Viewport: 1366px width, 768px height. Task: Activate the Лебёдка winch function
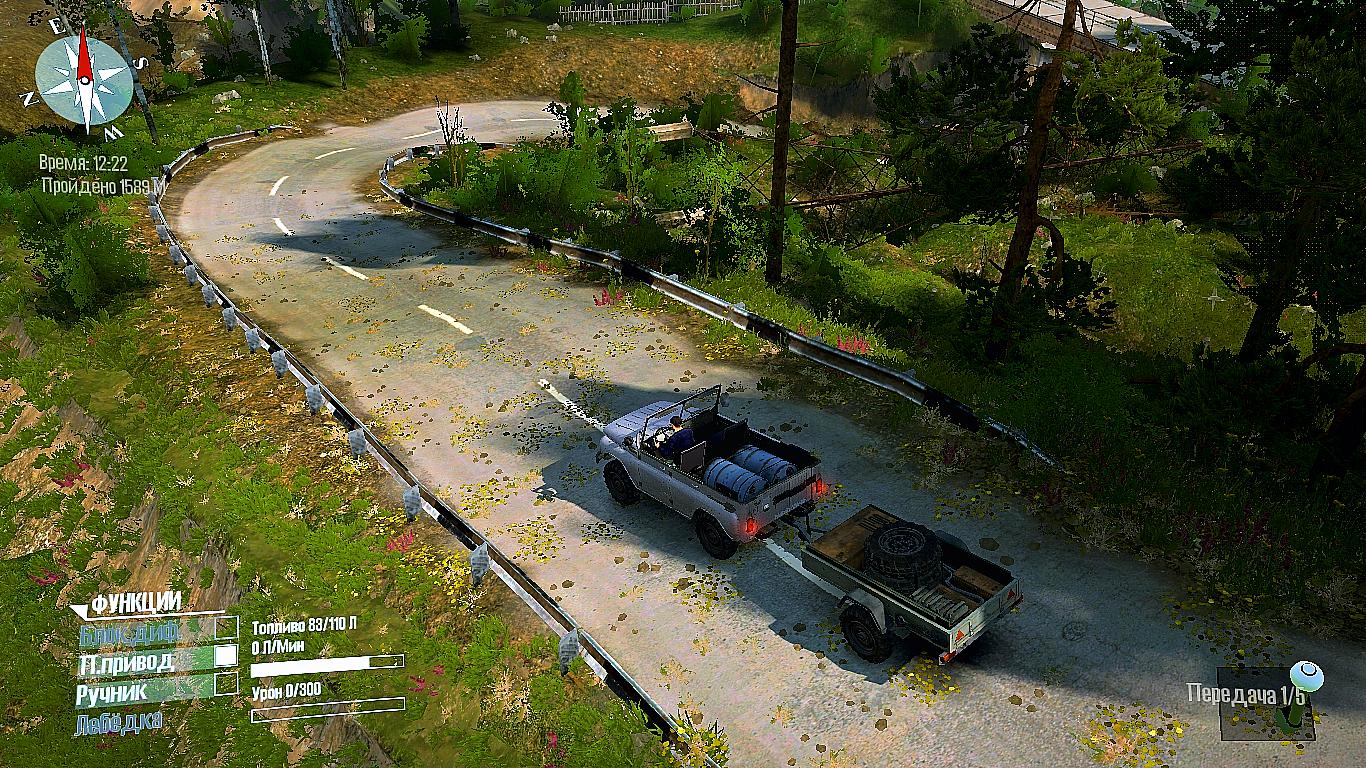coord(118,721)
